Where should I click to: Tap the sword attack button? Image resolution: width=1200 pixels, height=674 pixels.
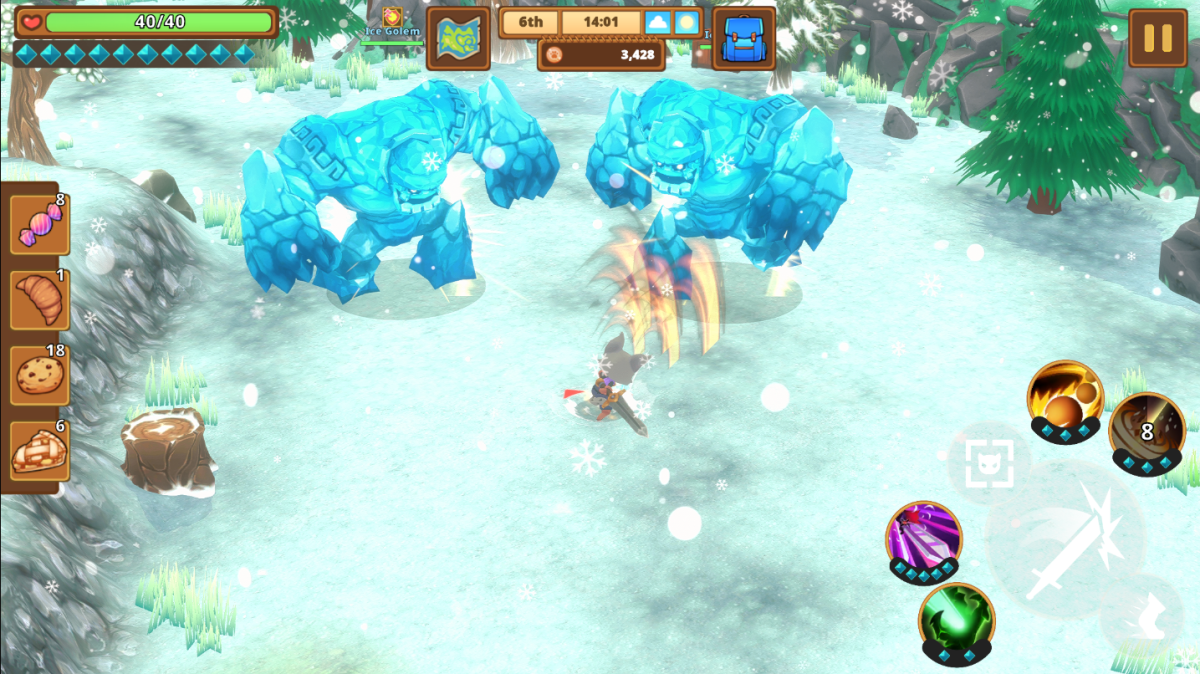tap(1066, 540)
